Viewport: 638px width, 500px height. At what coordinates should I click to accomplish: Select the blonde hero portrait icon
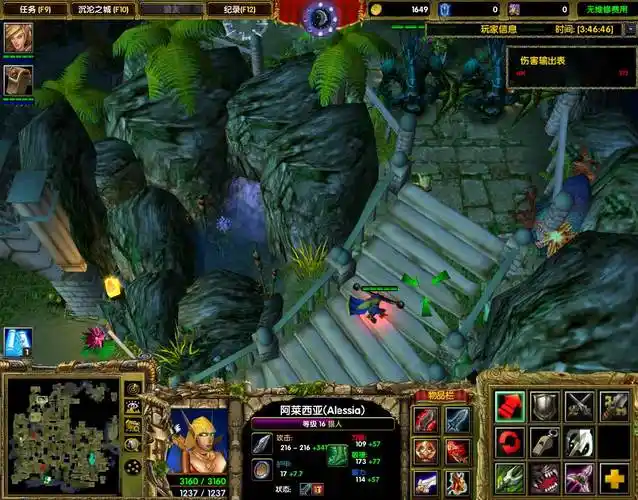[x=16, y=38]
